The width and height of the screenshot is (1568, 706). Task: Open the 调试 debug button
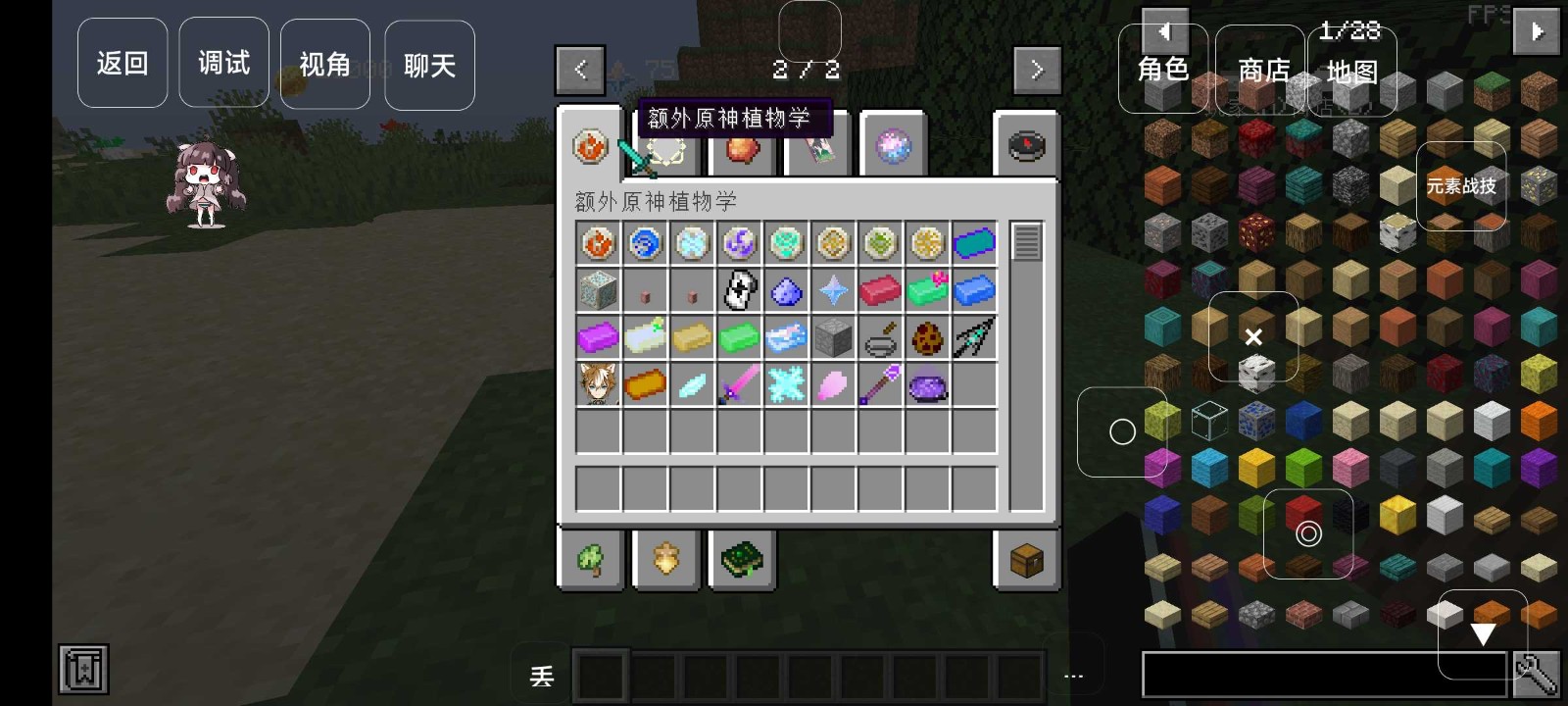click(x=223, y=64)
